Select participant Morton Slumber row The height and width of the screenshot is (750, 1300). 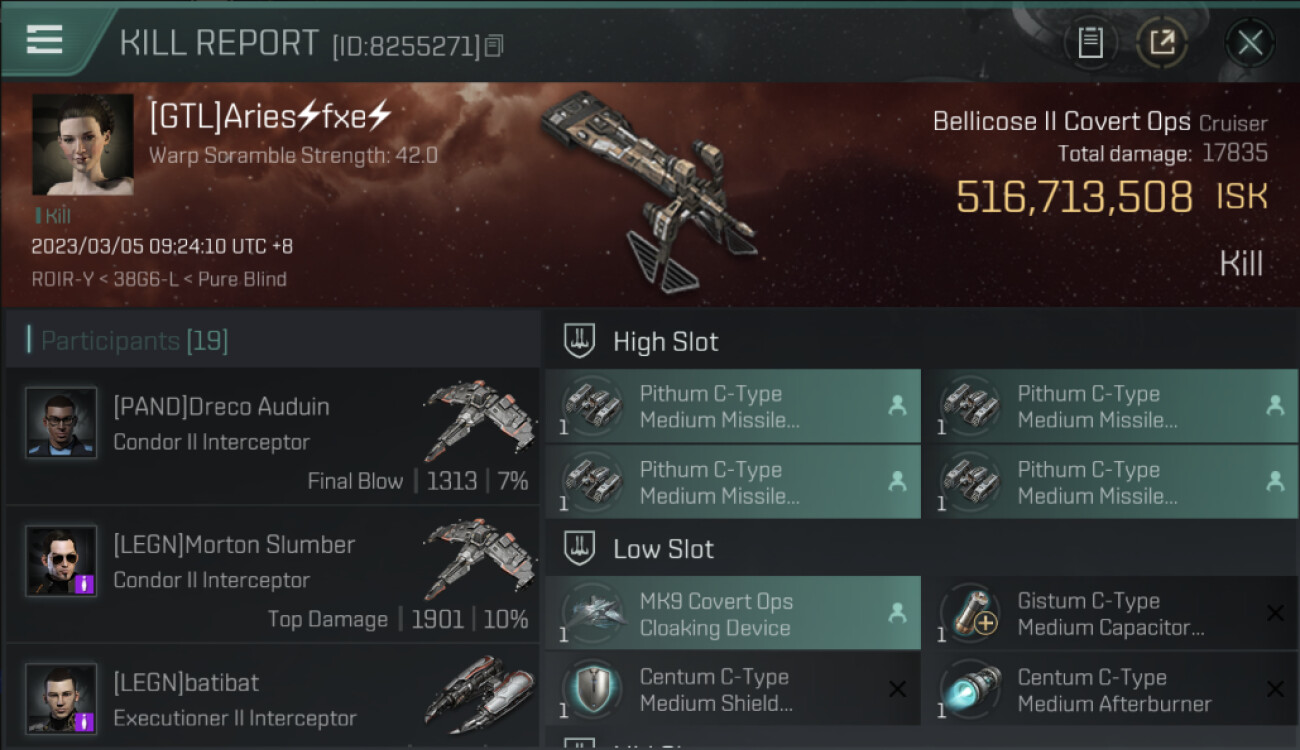click(x=272, y=575)
